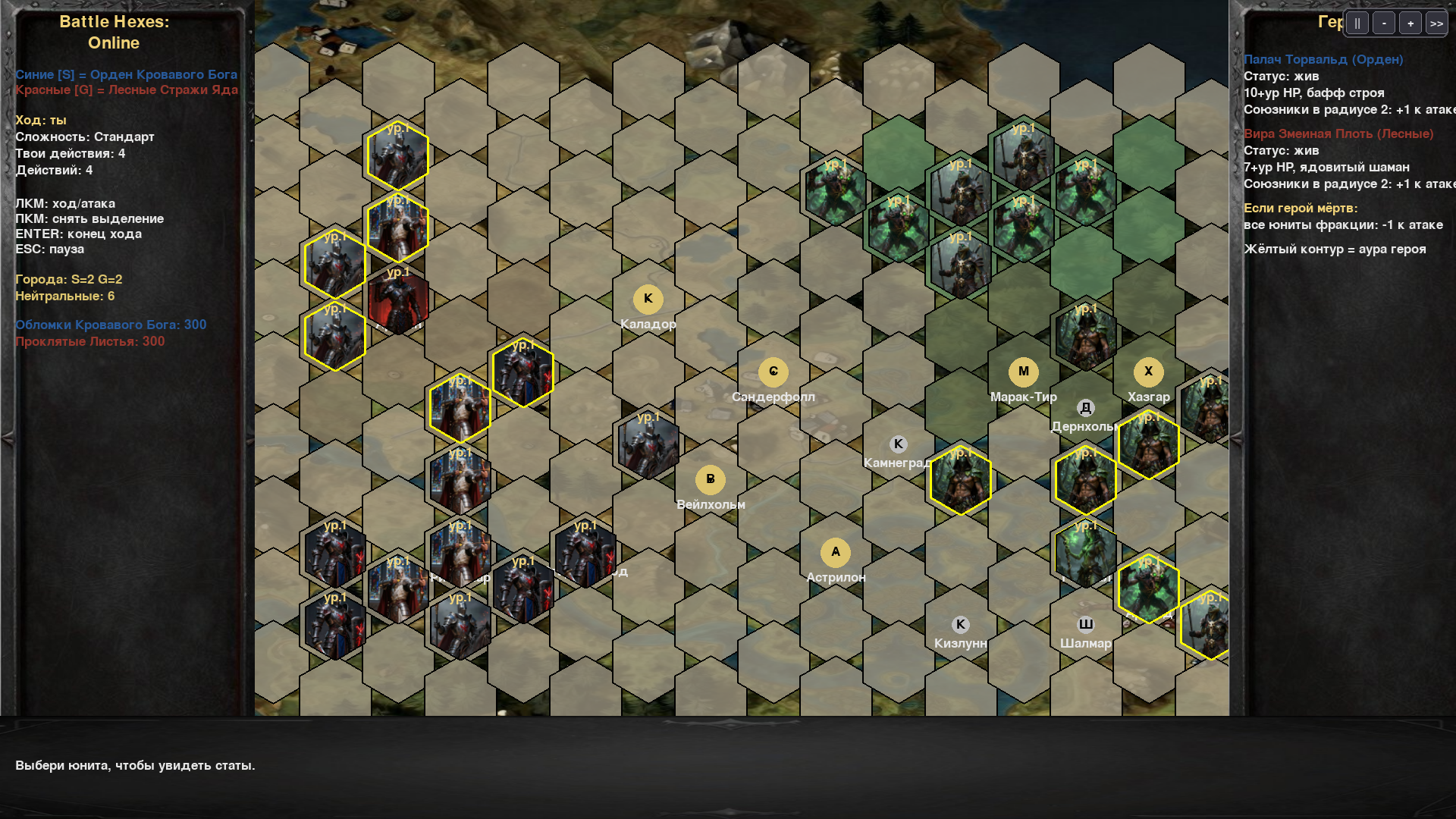Viewport: 1456px width, 819px height.
Task: Click the plus speed button
Action: 1410,24
